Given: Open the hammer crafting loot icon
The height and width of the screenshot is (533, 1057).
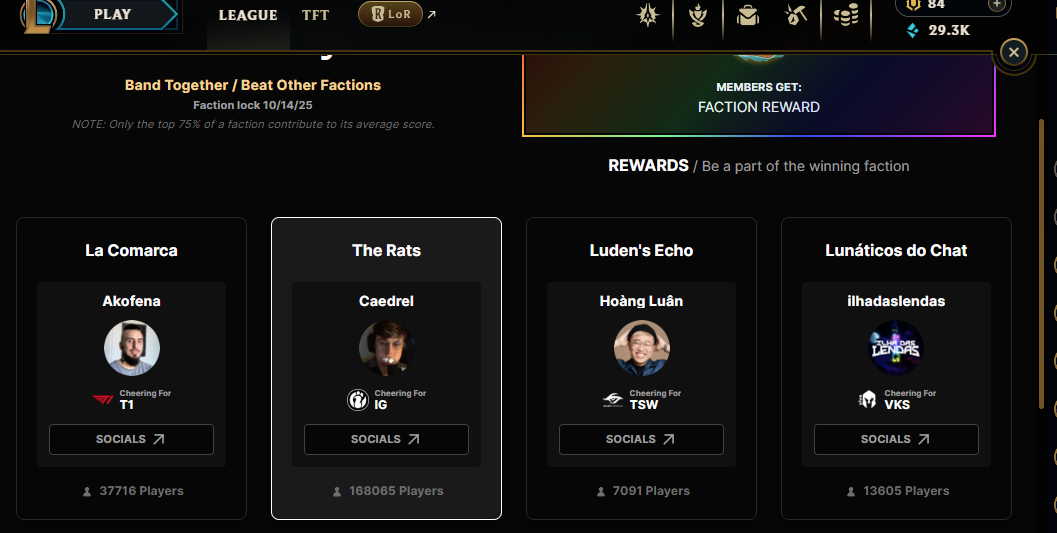Looking at the screenshot, I should coord(796,15).
